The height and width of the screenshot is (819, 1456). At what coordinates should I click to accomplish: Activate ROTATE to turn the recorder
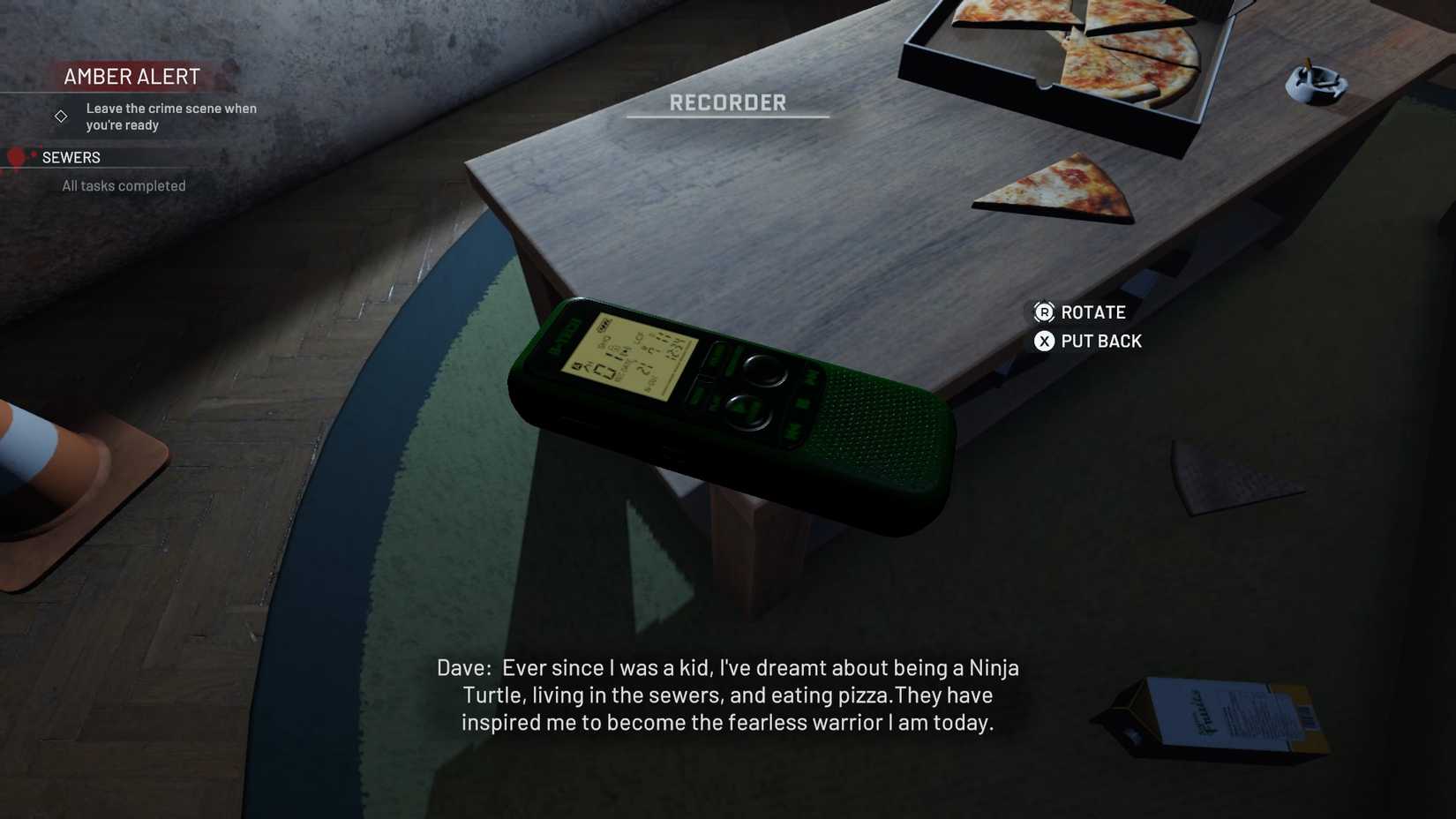click(x=1092, y=312)
